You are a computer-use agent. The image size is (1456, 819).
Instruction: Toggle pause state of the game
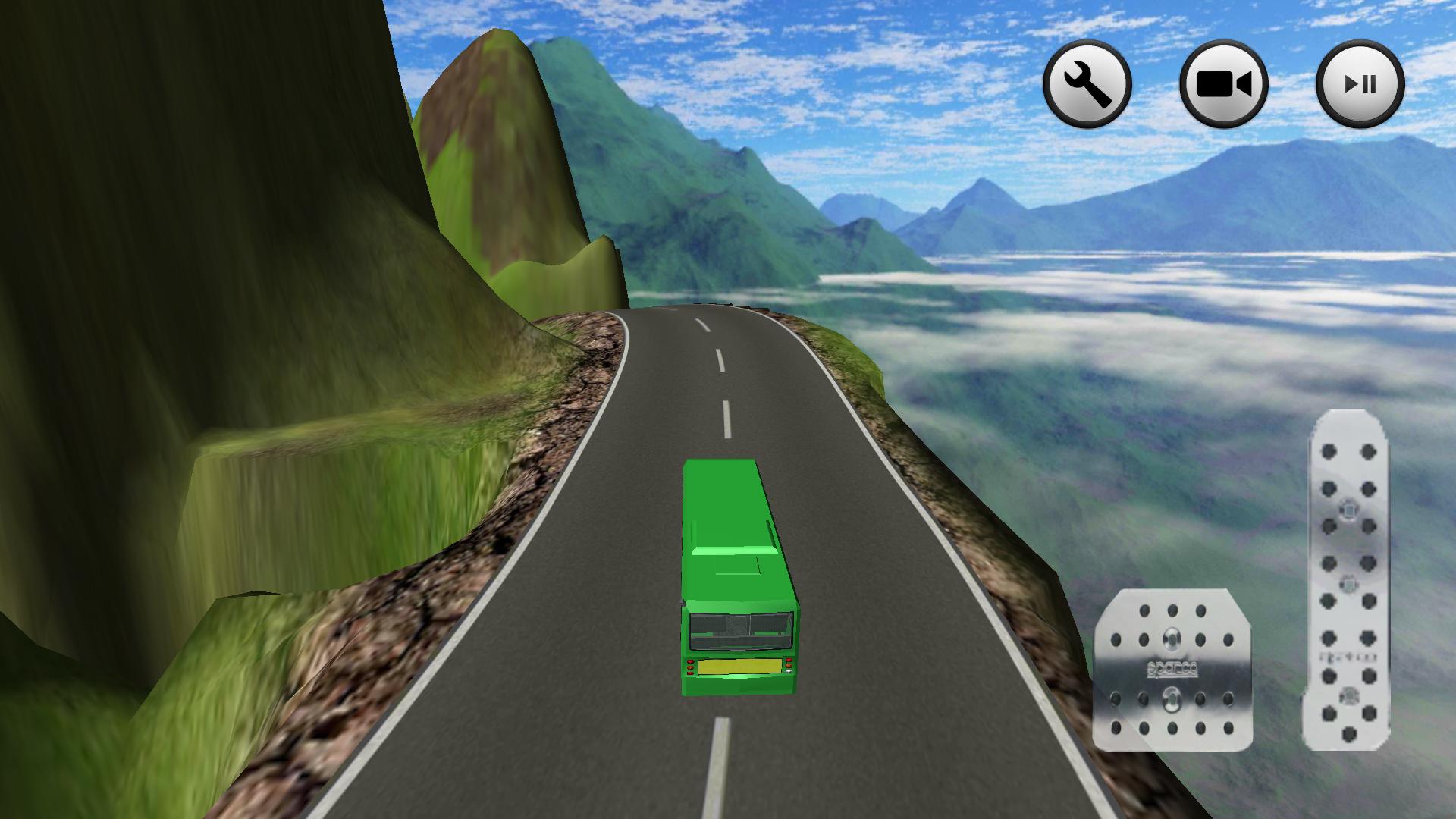(x=1361, y=83)
